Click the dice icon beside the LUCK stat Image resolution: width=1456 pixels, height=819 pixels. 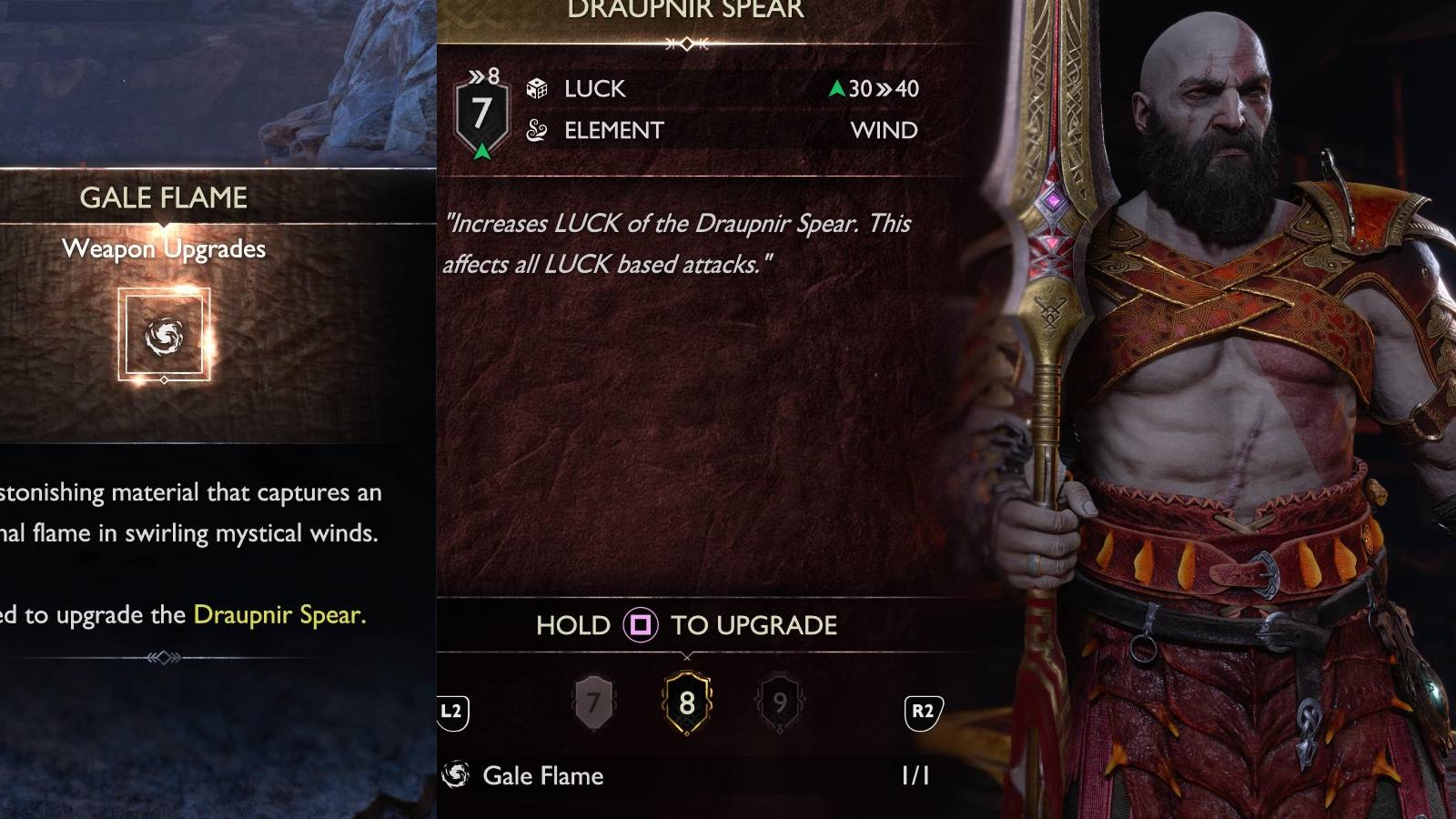point(539,88)
